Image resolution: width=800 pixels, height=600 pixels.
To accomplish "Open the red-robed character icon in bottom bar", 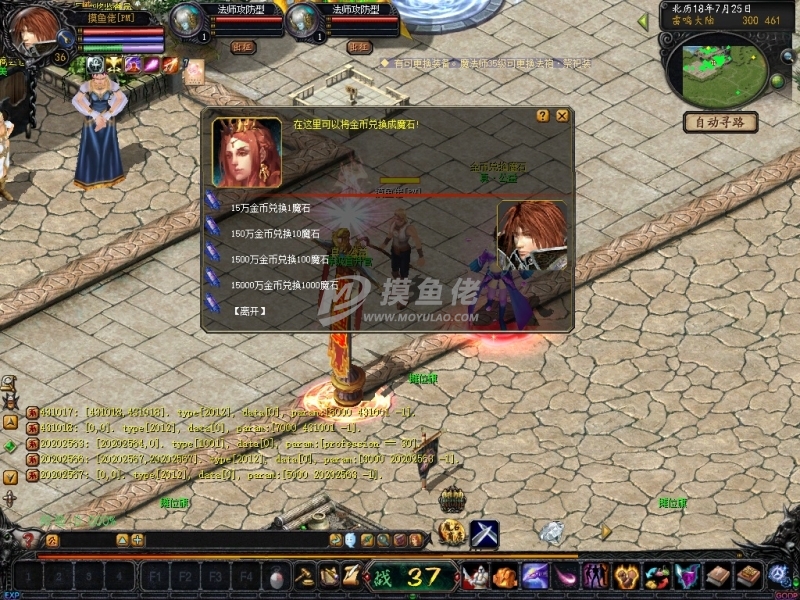I will click(x=474, y=577).
